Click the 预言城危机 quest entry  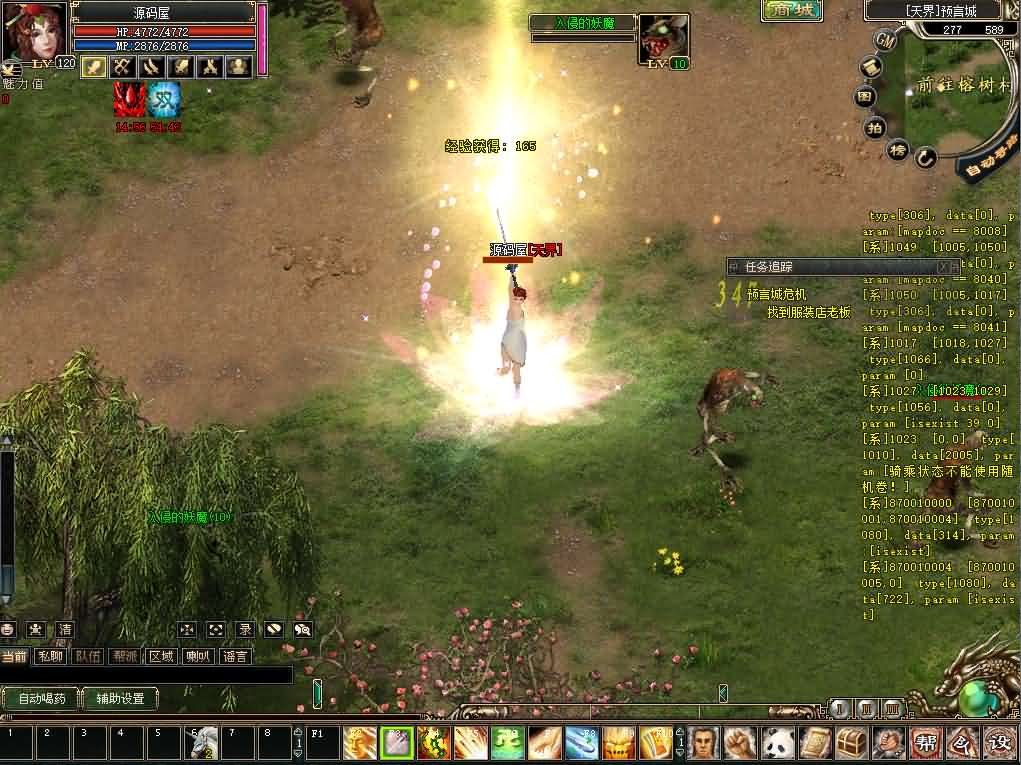pyautogui.click(x=776, y=294)
